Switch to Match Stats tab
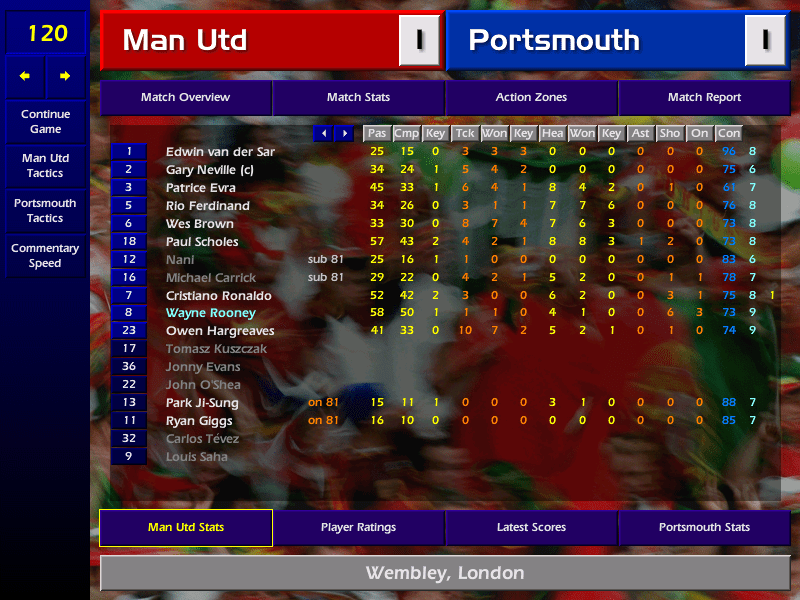This screenshot has height=600, width=800. (x=358, y=97)
